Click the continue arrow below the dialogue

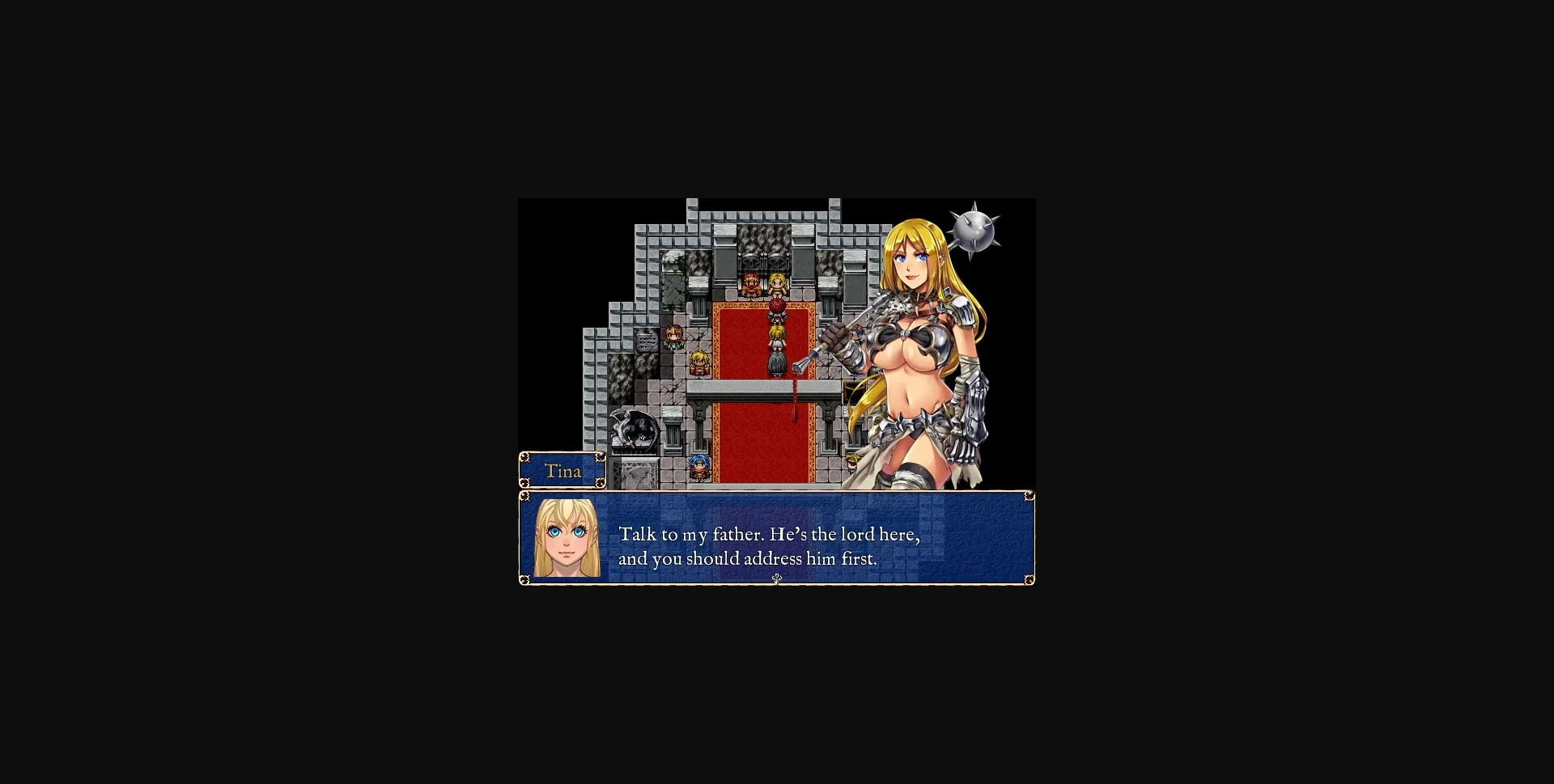[x=776, y=579]
